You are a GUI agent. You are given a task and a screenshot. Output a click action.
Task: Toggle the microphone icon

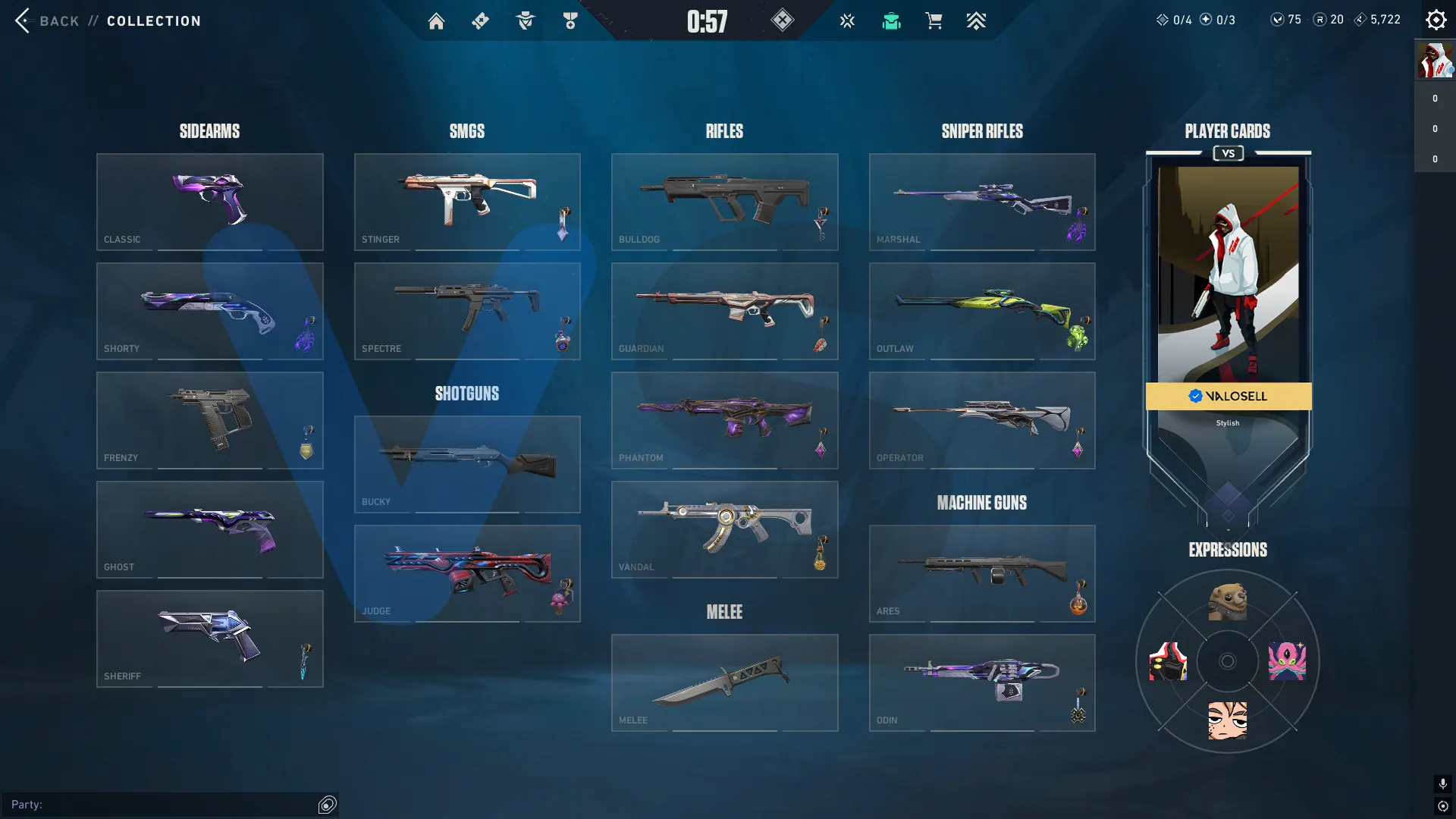click(x=1442, y=783)
